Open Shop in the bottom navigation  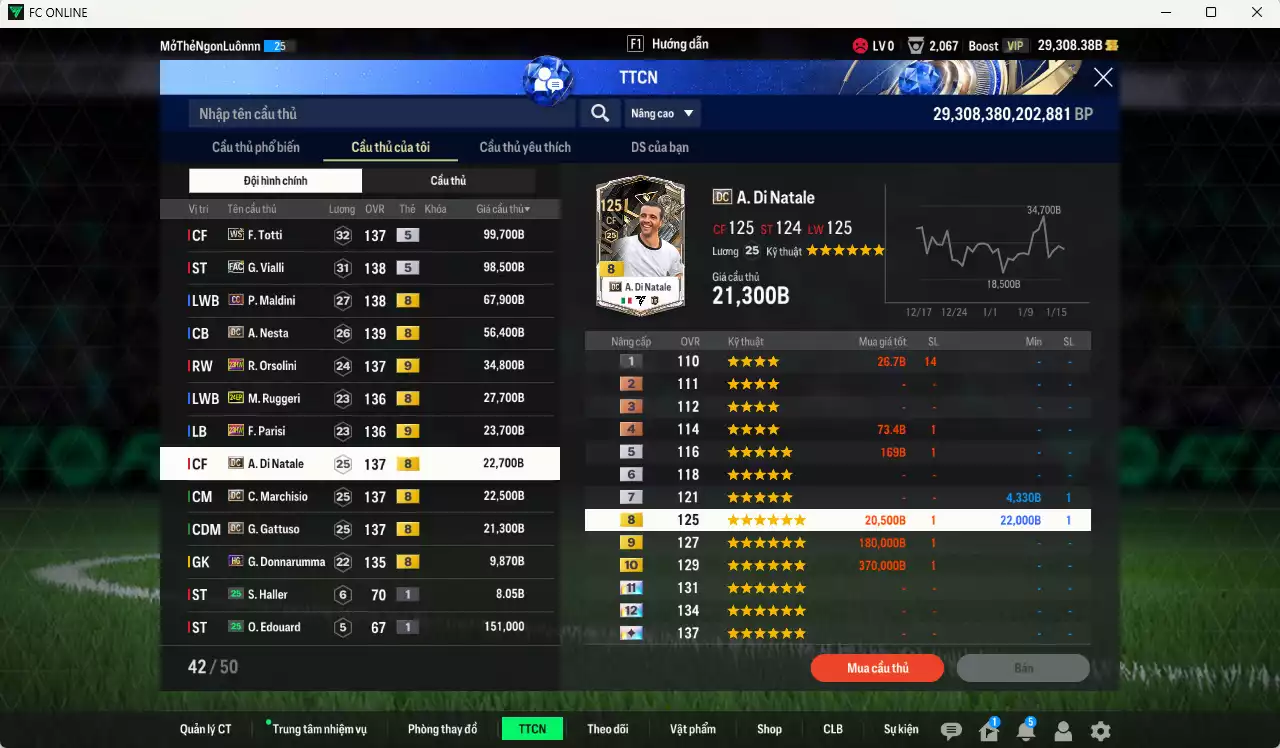(769, 728)
